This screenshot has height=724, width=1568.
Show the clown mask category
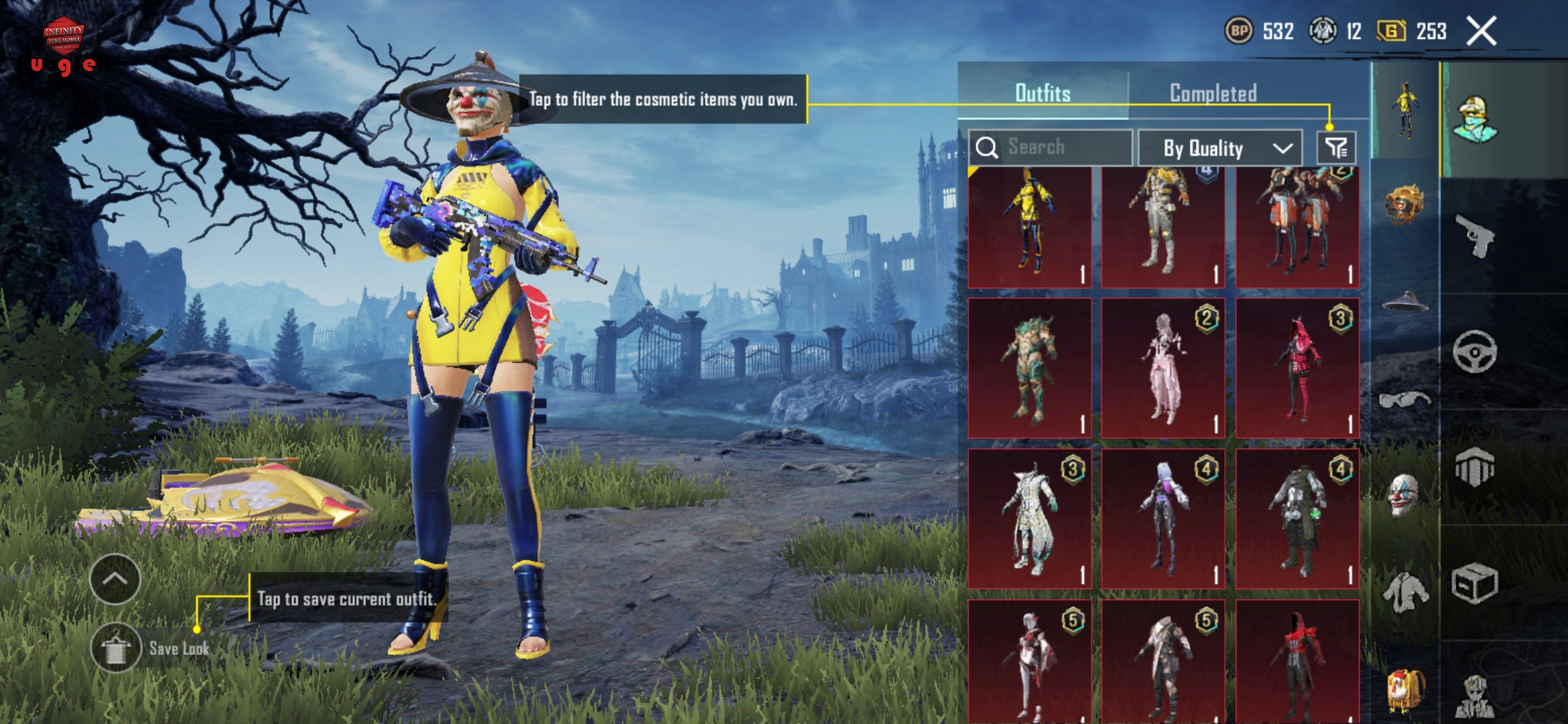coord(1403,495)
